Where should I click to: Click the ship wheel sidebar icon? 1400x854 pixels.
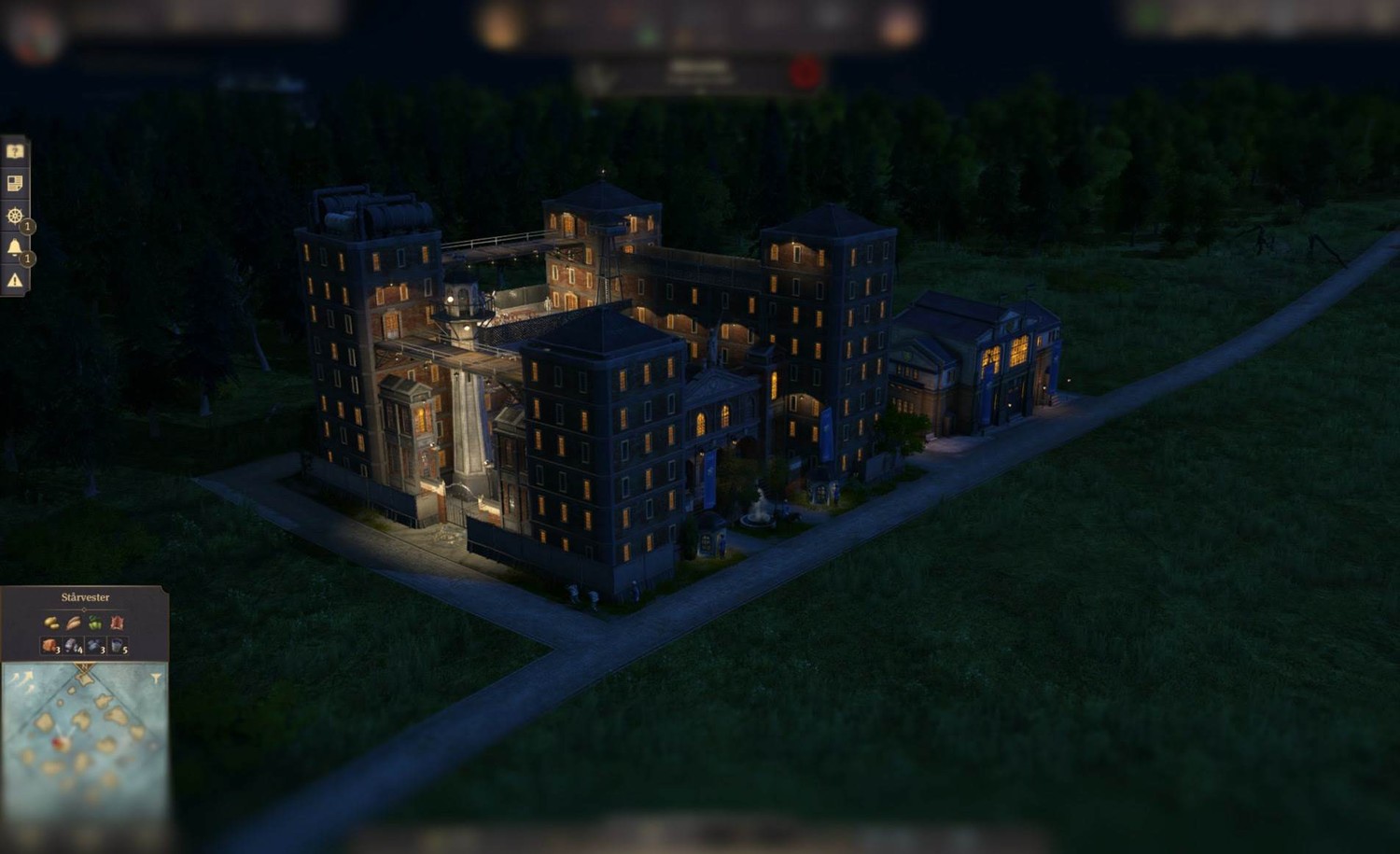(15, 217)
